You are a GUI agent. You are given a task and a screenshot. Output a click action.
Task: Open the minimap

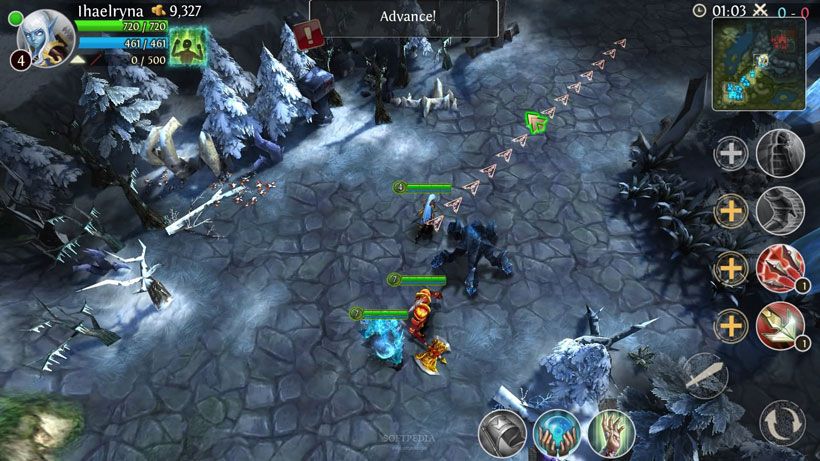(758, 62)
